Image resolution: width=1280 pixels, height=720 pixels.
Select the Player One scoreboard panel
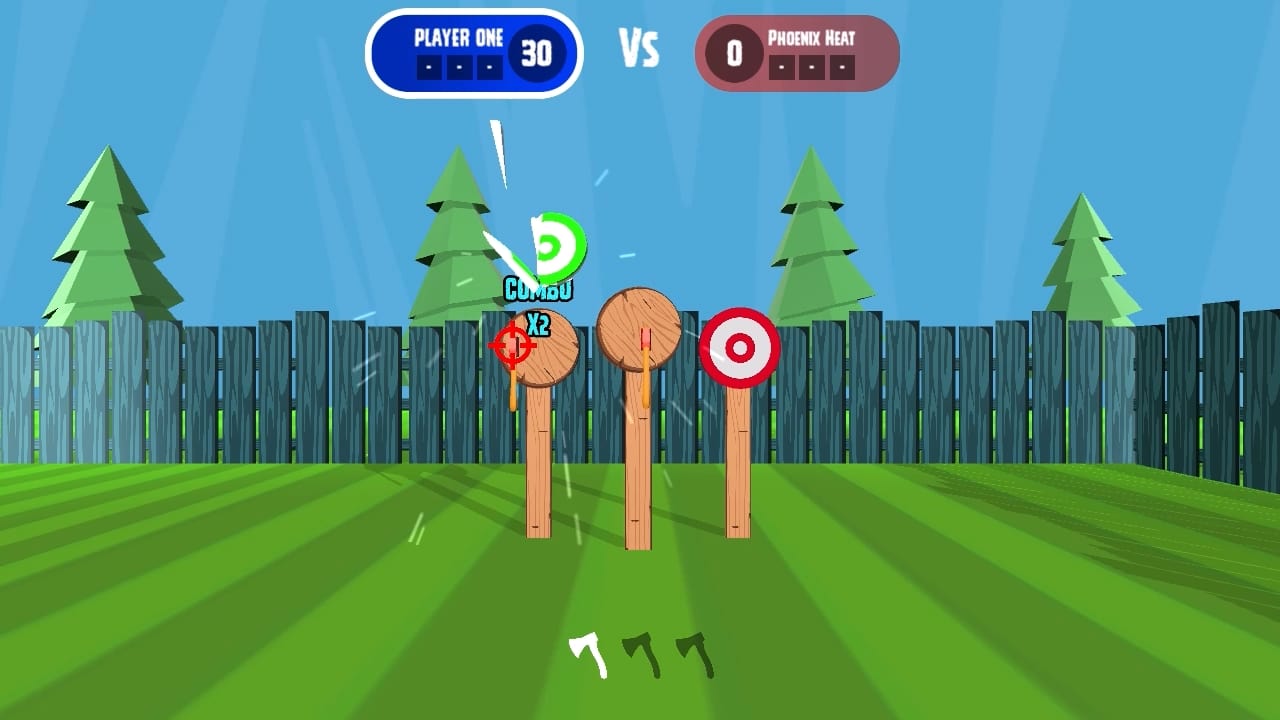pyautogui.click(x=475, y=52)
